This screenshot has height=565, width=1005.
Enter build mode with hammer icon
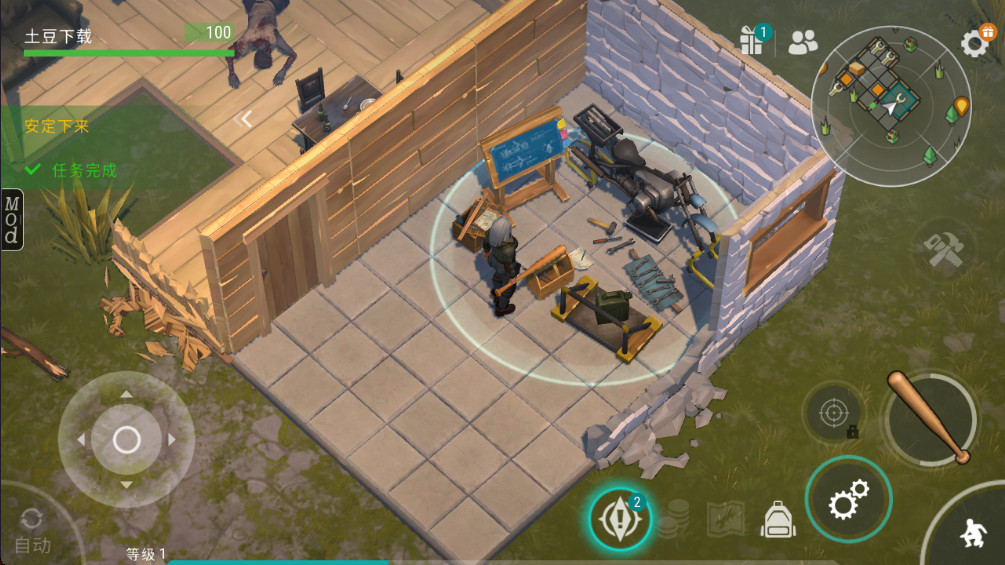point(941,249)
